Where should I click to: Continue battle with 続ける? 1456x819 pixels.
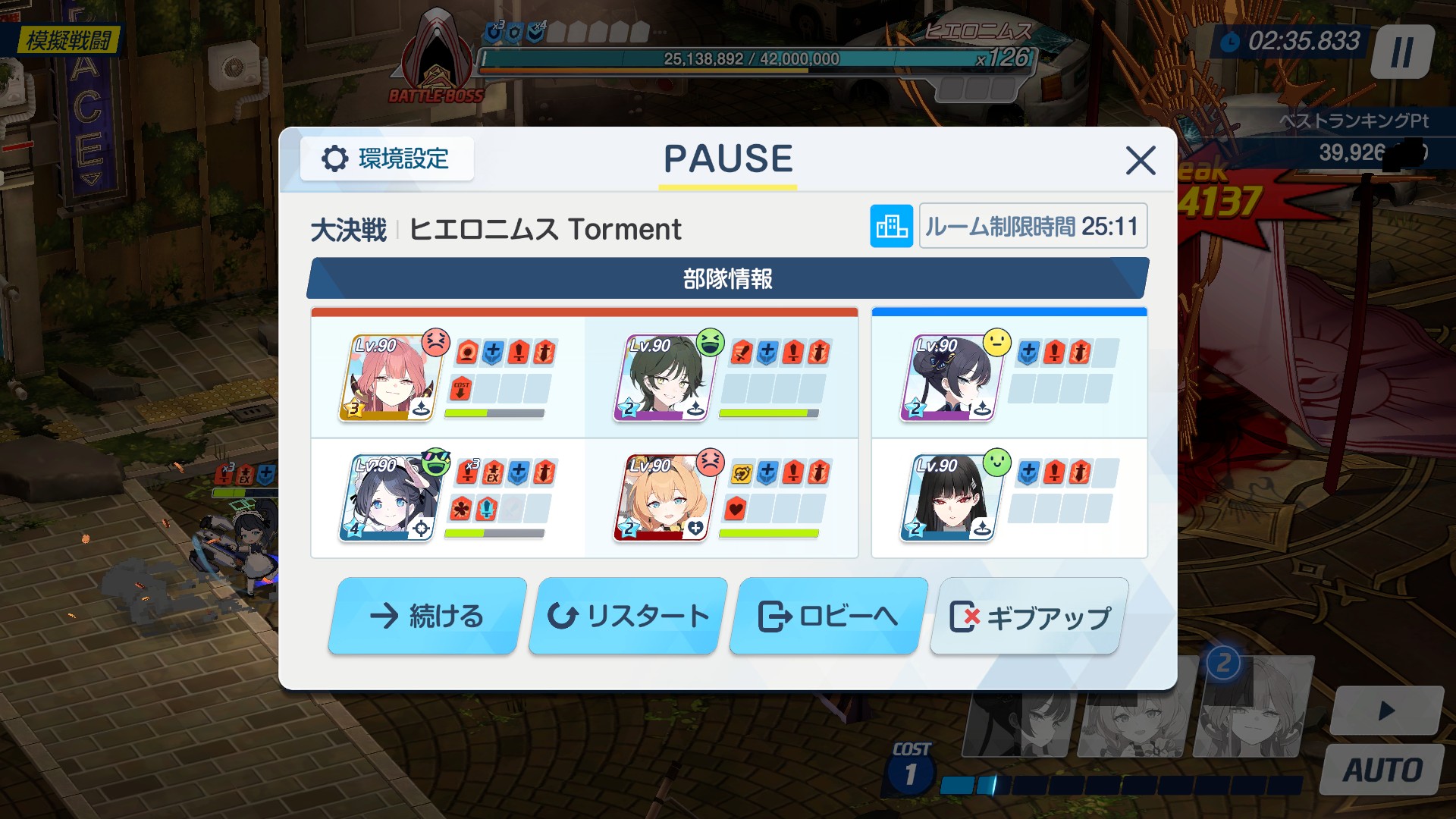427,616
